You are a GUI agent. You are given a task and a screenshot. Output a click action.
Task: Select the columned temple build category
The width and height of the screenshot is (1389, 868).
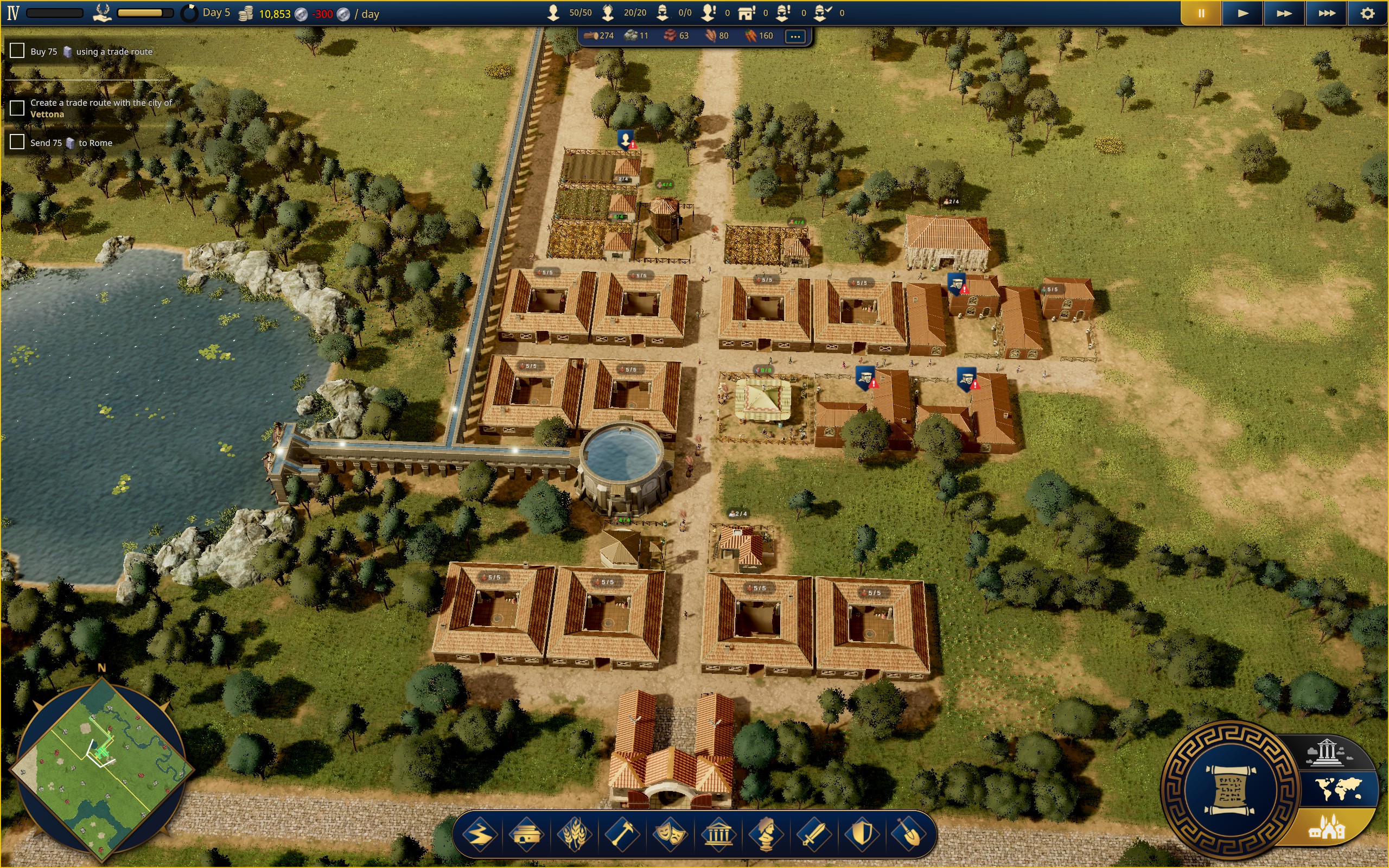pyautogui.click(x=718, y=834)
